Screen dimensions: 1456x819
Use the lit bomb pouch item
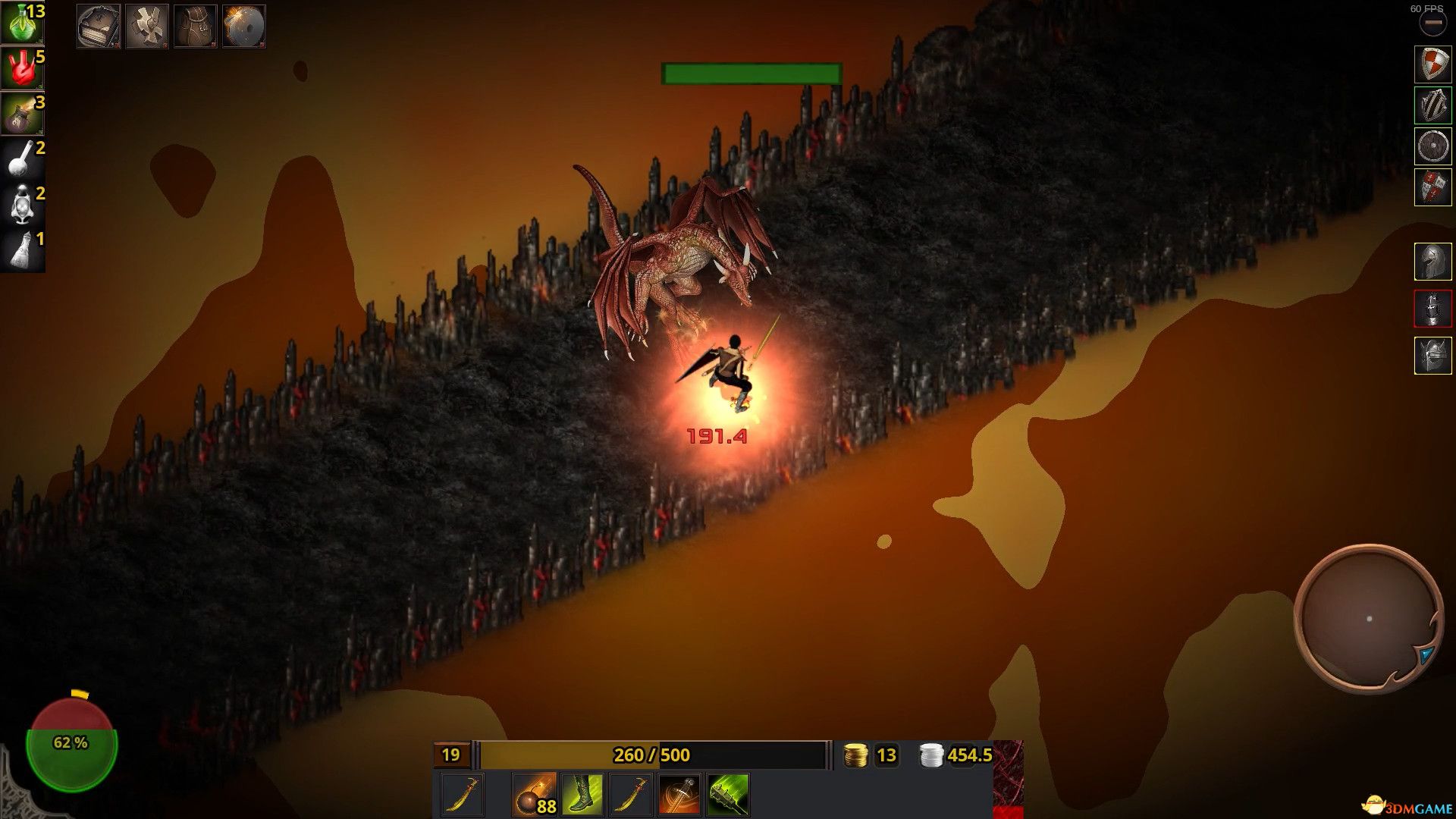click(x=22, y=114)
